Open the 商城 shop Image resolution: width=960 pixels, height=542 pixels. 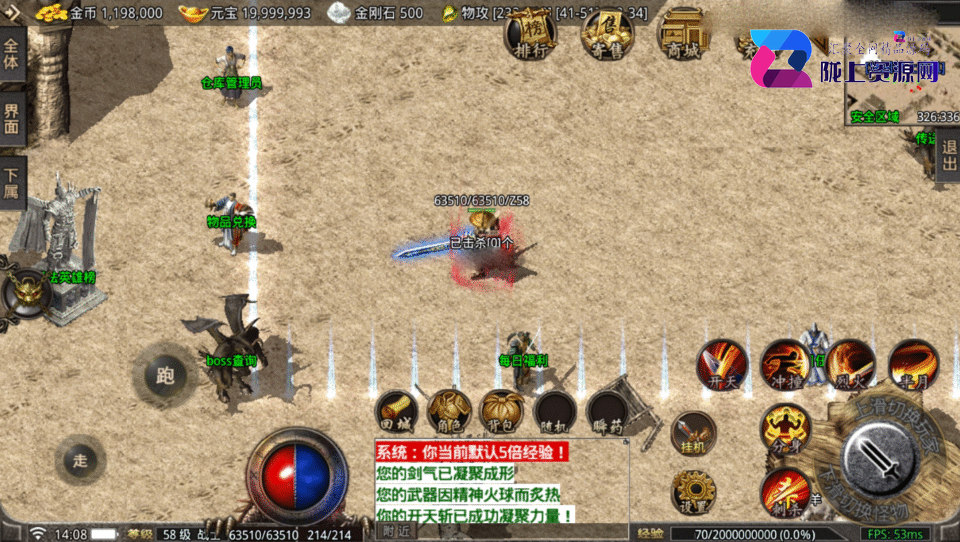pyautogui.click(x=682, y=35)
